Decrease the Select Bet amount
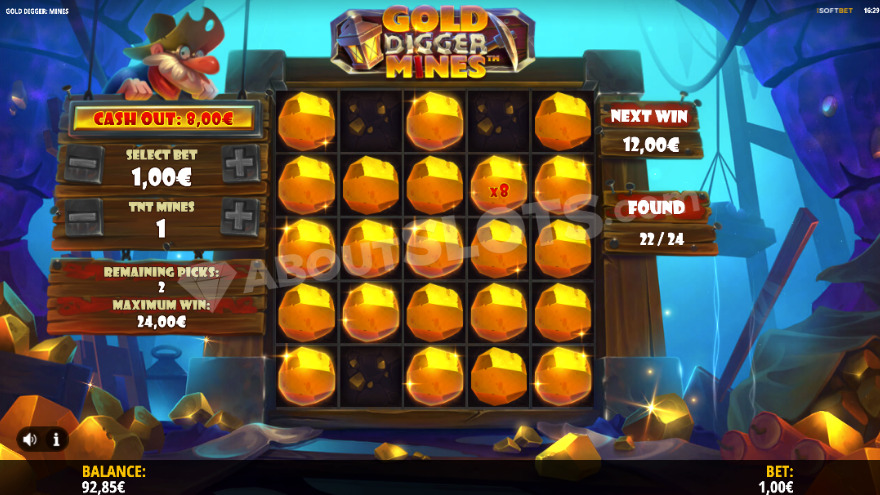880x495 pixels. [x=84, y=164]
